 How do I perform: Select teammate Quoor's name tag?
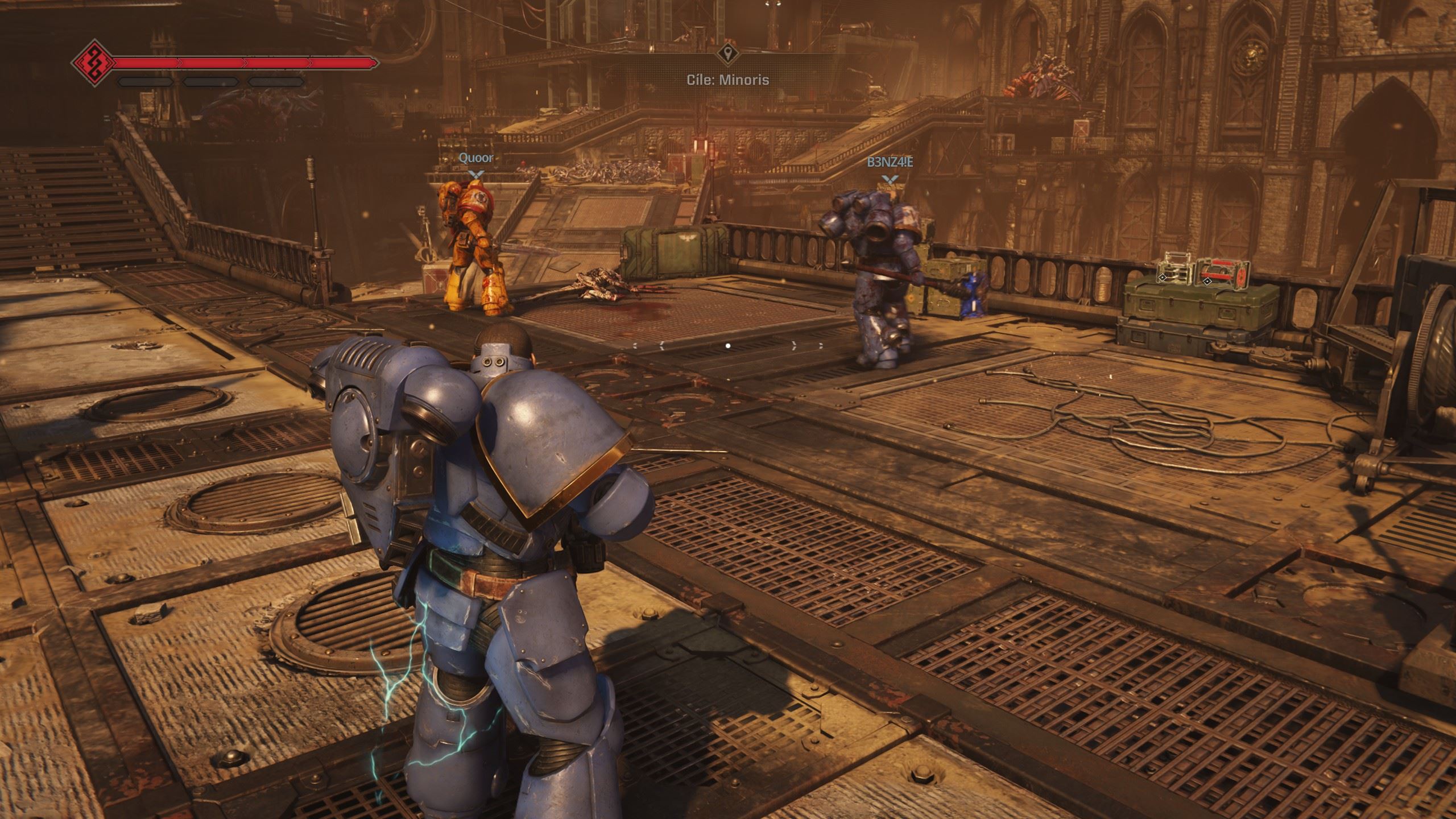point(476,158)
